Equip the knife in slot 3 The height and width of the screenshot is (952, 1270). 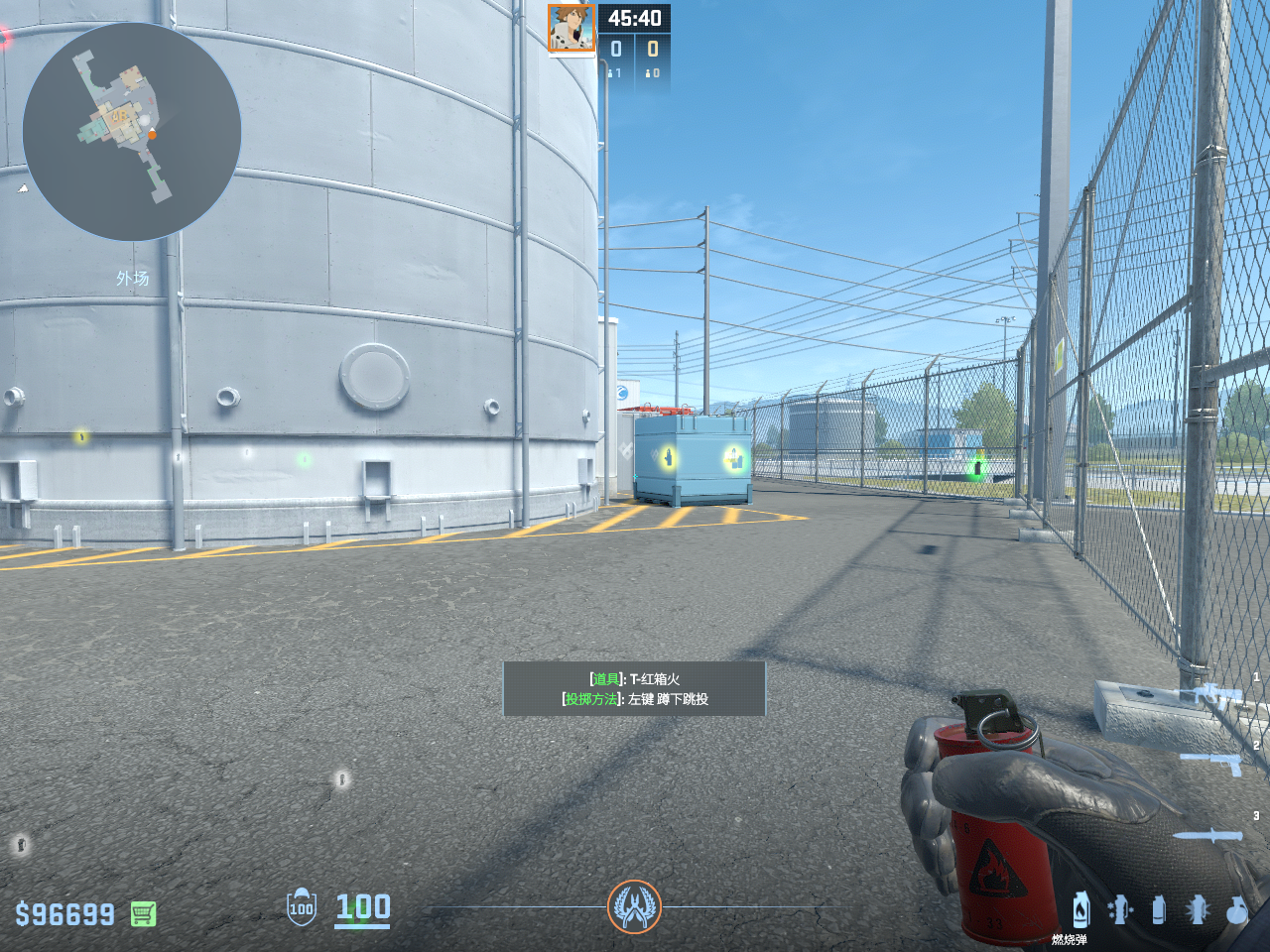tap(1208, 835)
